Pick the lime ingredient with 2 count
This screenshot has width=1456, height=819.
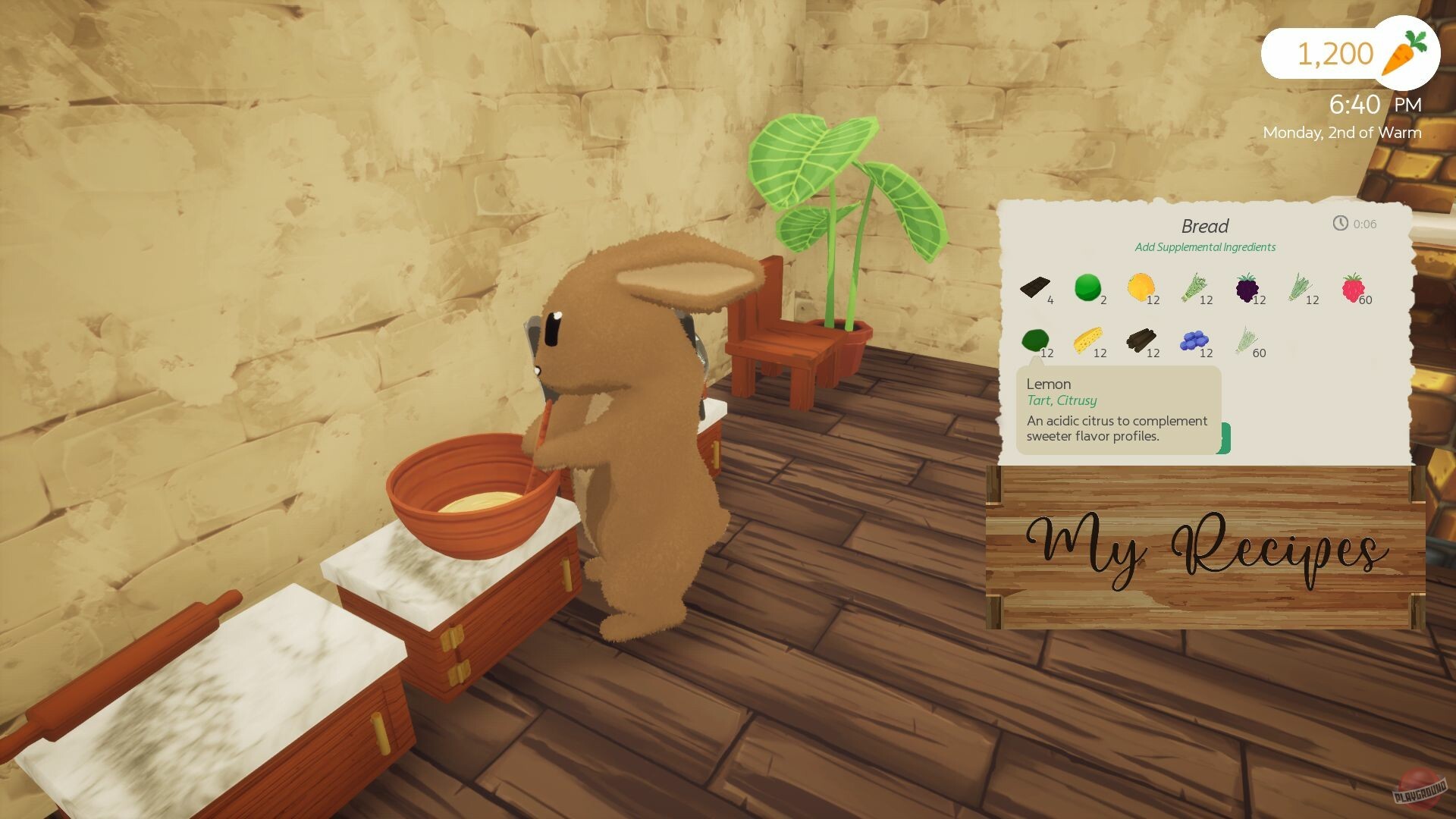pos(1087,288)
